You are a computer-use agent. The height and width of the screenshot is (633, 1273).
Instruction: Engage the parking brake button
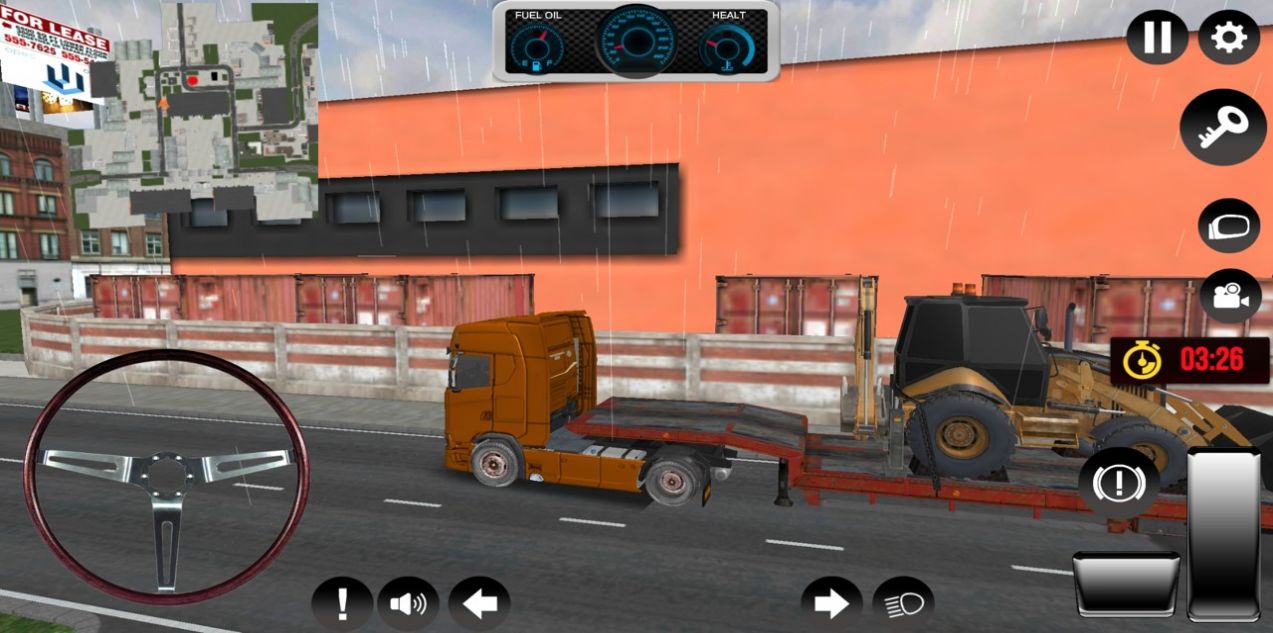coord(1118,484)
